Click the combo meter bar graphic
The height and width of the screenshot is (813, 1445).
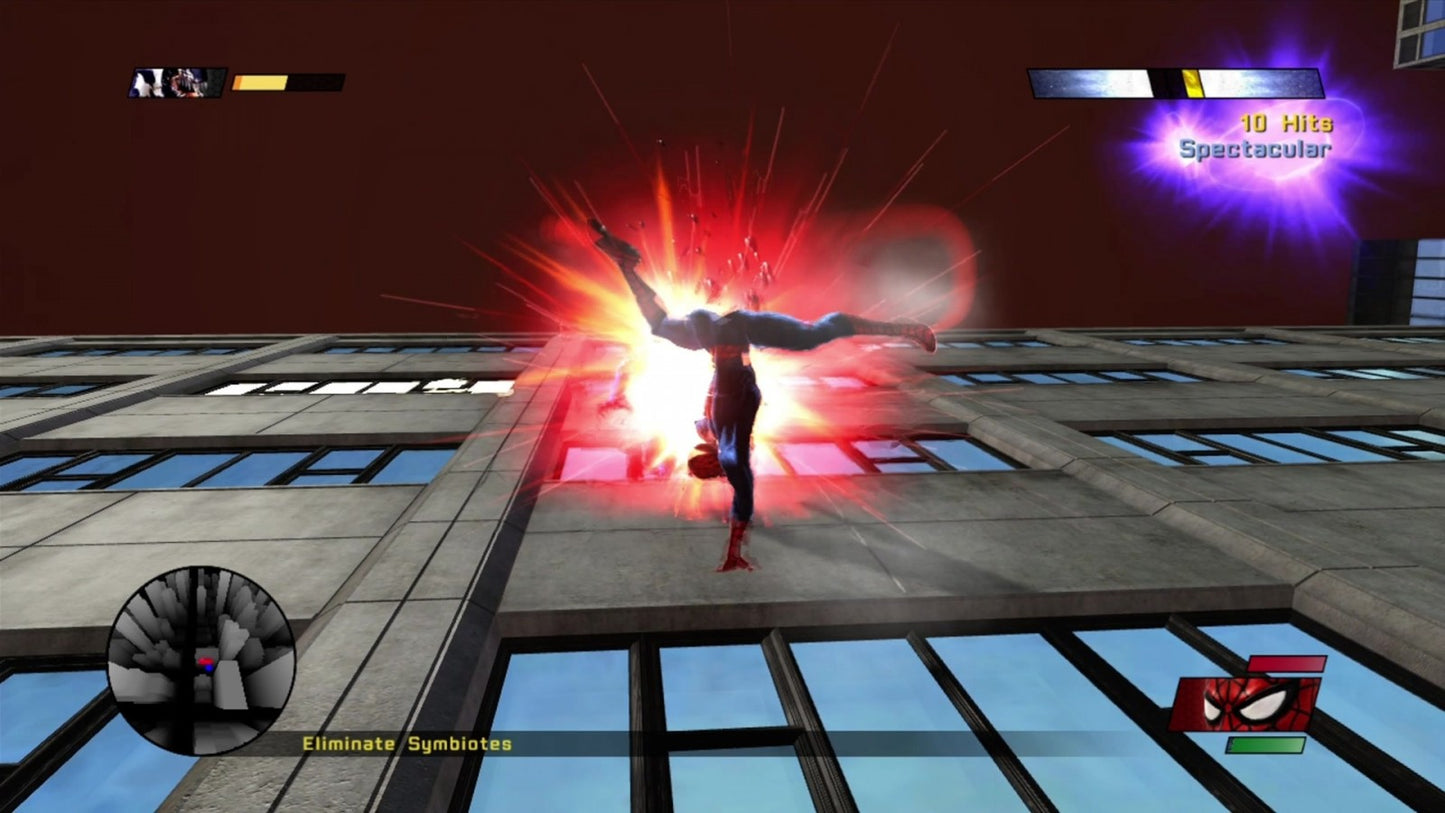(x=1175, y=83)
